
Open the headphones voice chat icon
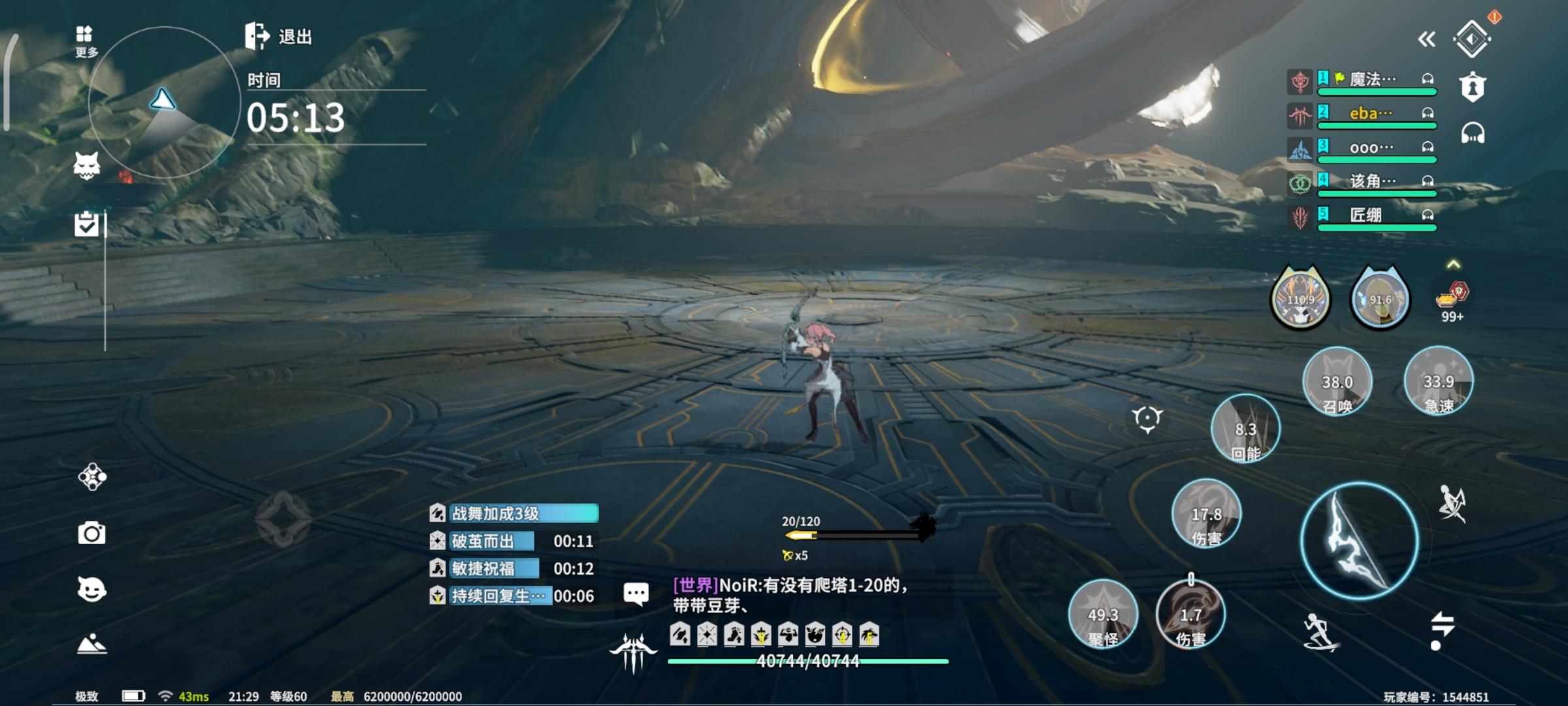coord(1473,133)
